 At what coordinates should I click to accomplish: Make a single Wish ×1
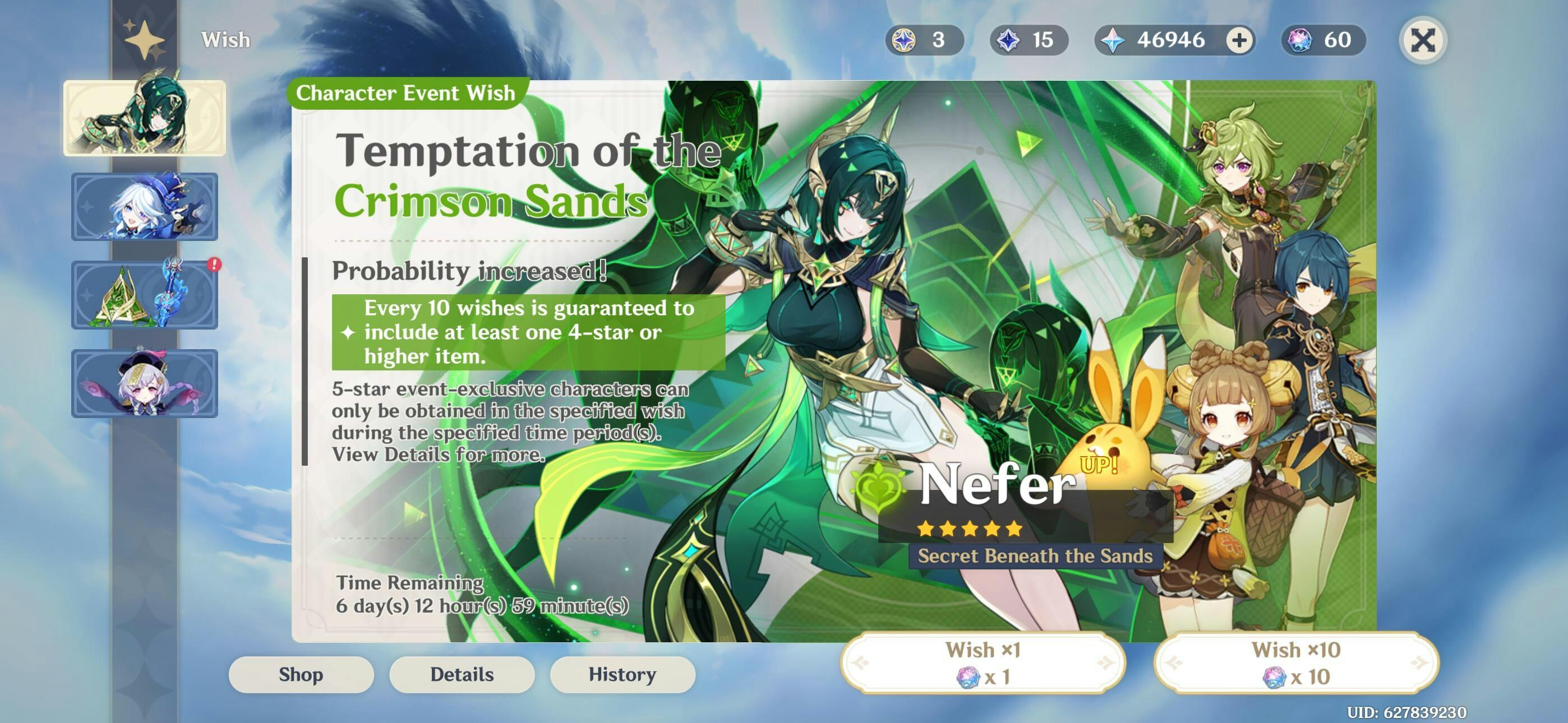click(x=983, y=662)
